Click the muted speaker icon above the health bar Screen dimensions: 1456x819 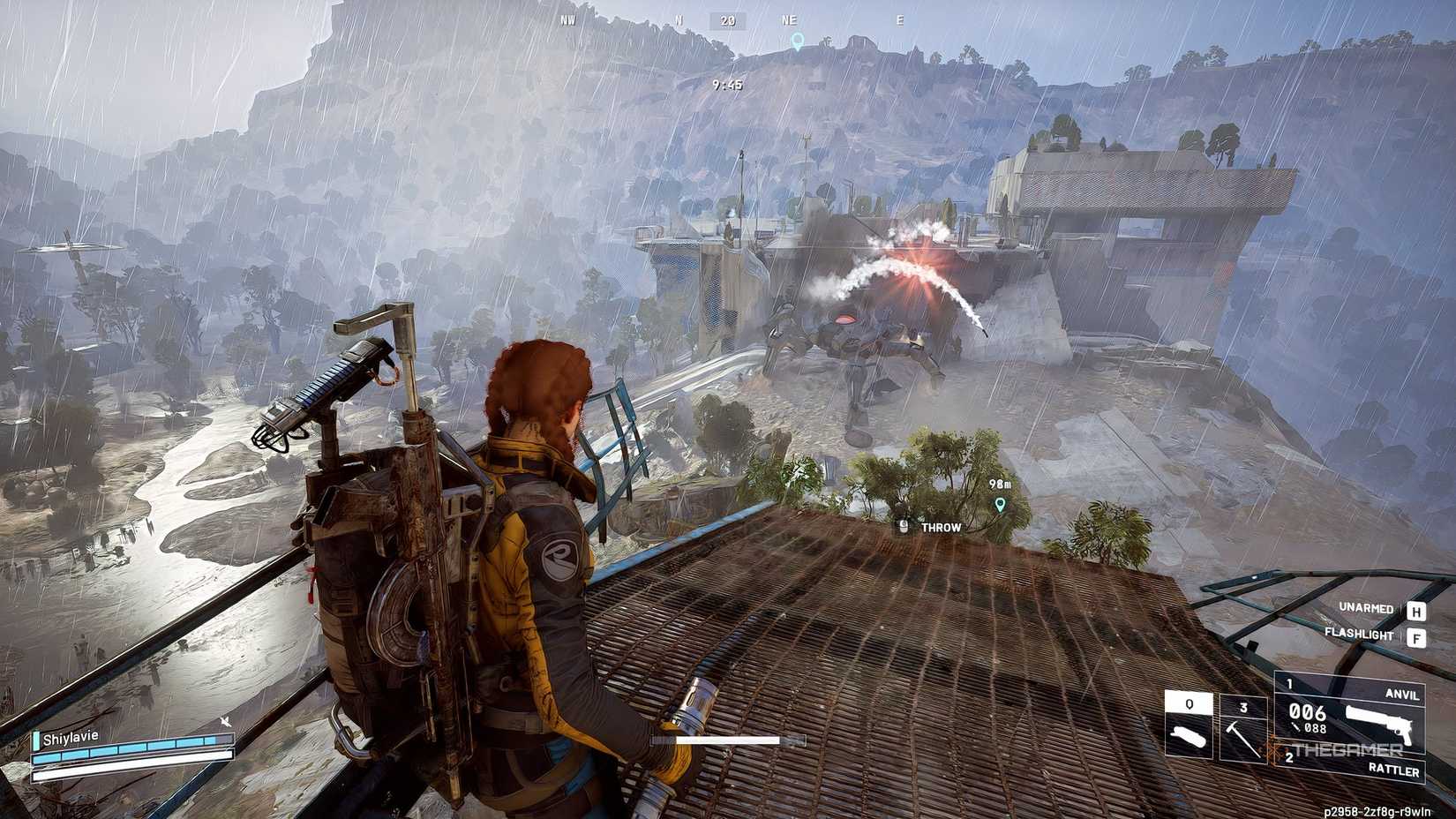[x=227, y=722]
